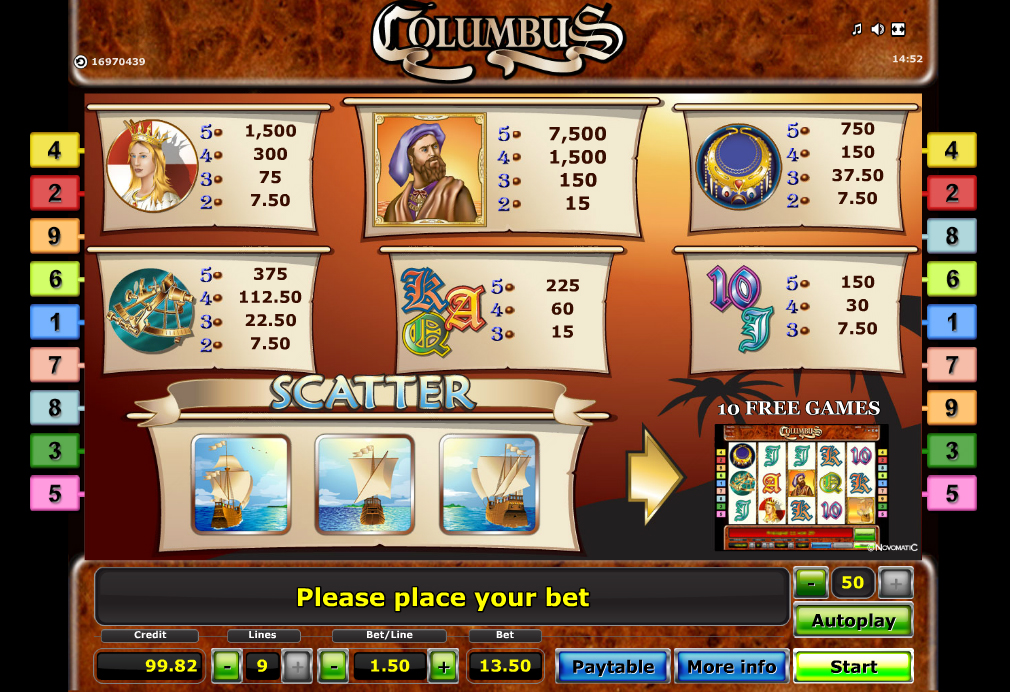Decrease the number of Lines
This screenshot has width=1010, height=692.
click(x=228, y=666)
